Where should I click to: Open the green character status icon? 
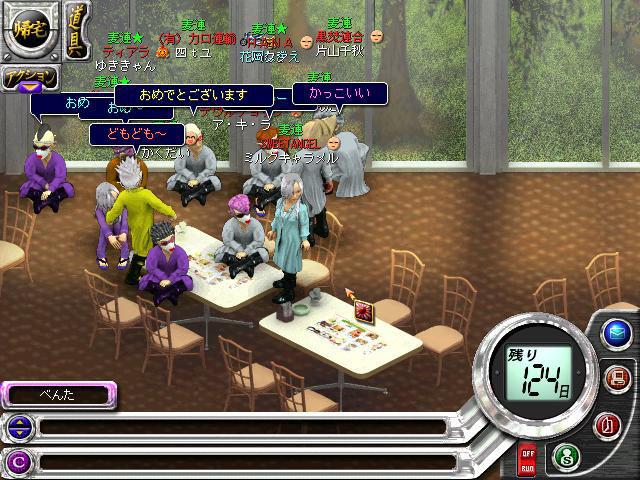tap(564, 455)
